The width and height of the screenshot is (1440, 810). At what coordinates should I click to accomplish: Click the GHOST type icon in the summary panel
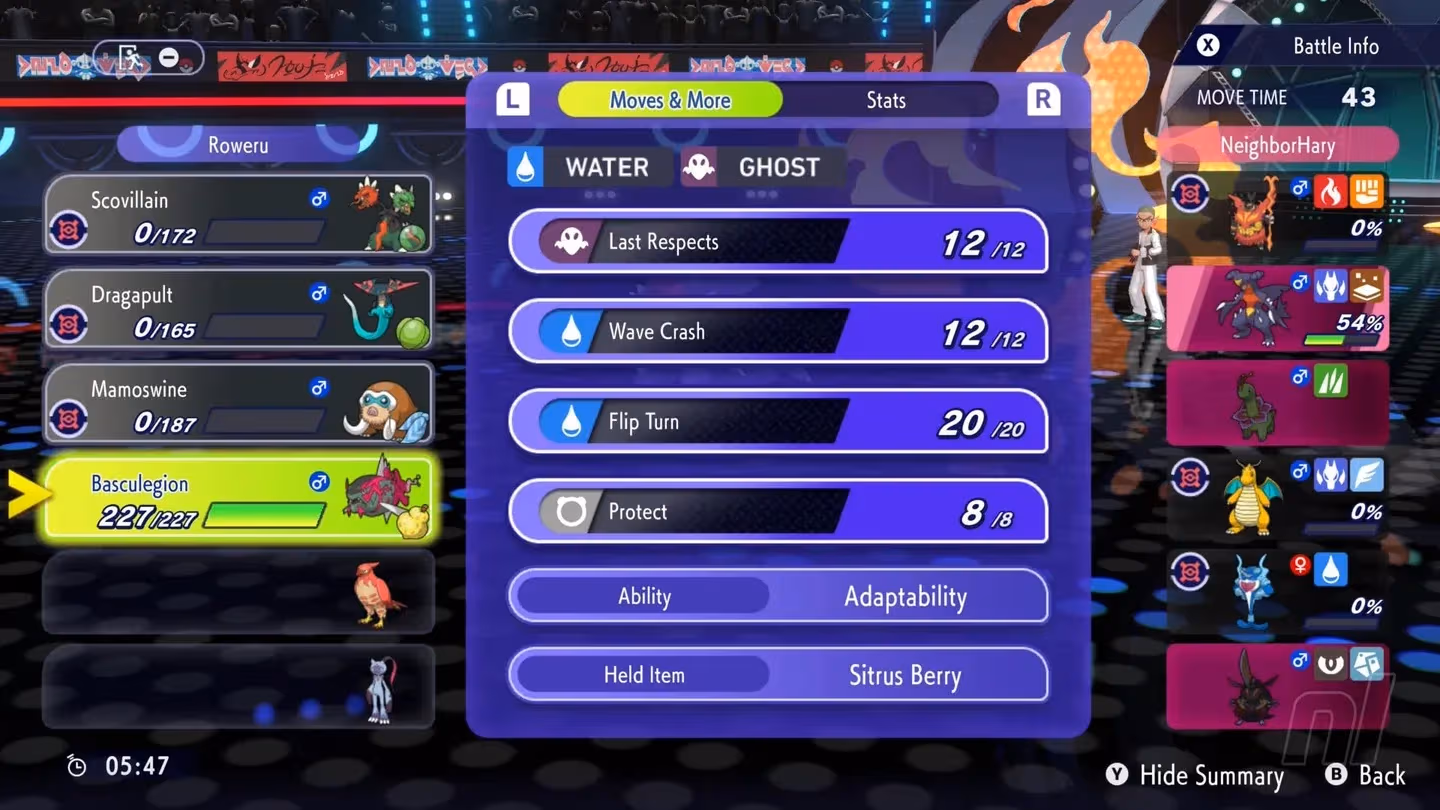tap(699, 167)
